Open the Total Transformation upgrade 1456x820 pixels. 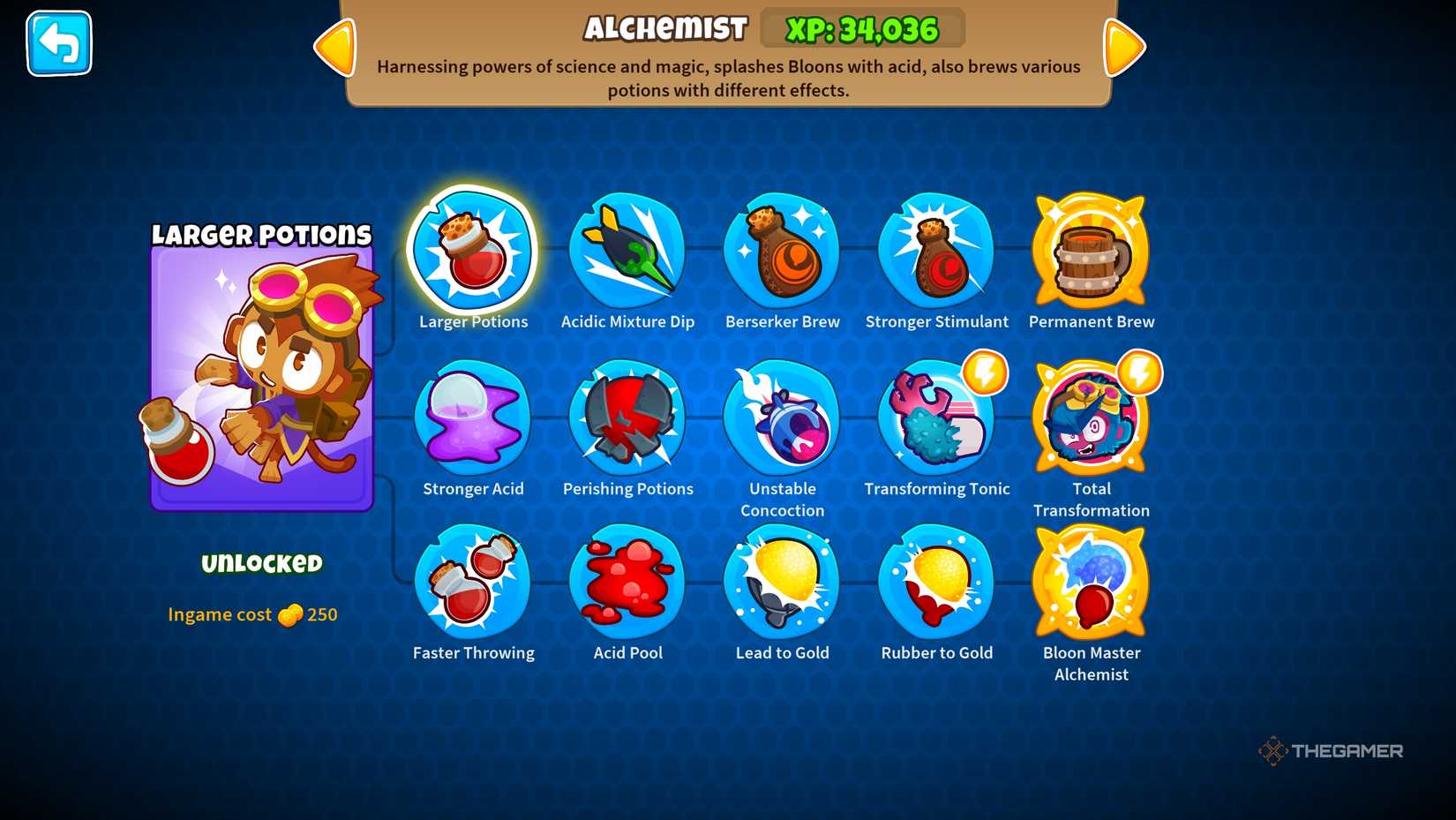pos(1091,420)
